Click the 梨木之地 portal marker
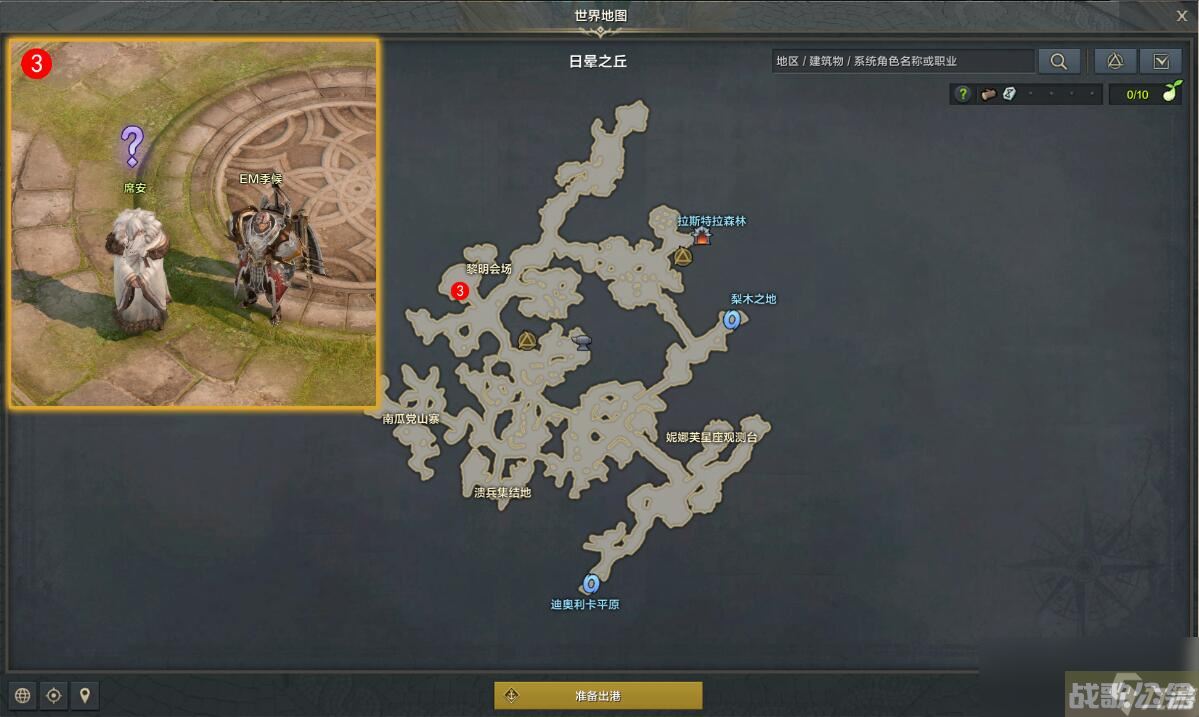1199x717 pixels. (732, 320)
